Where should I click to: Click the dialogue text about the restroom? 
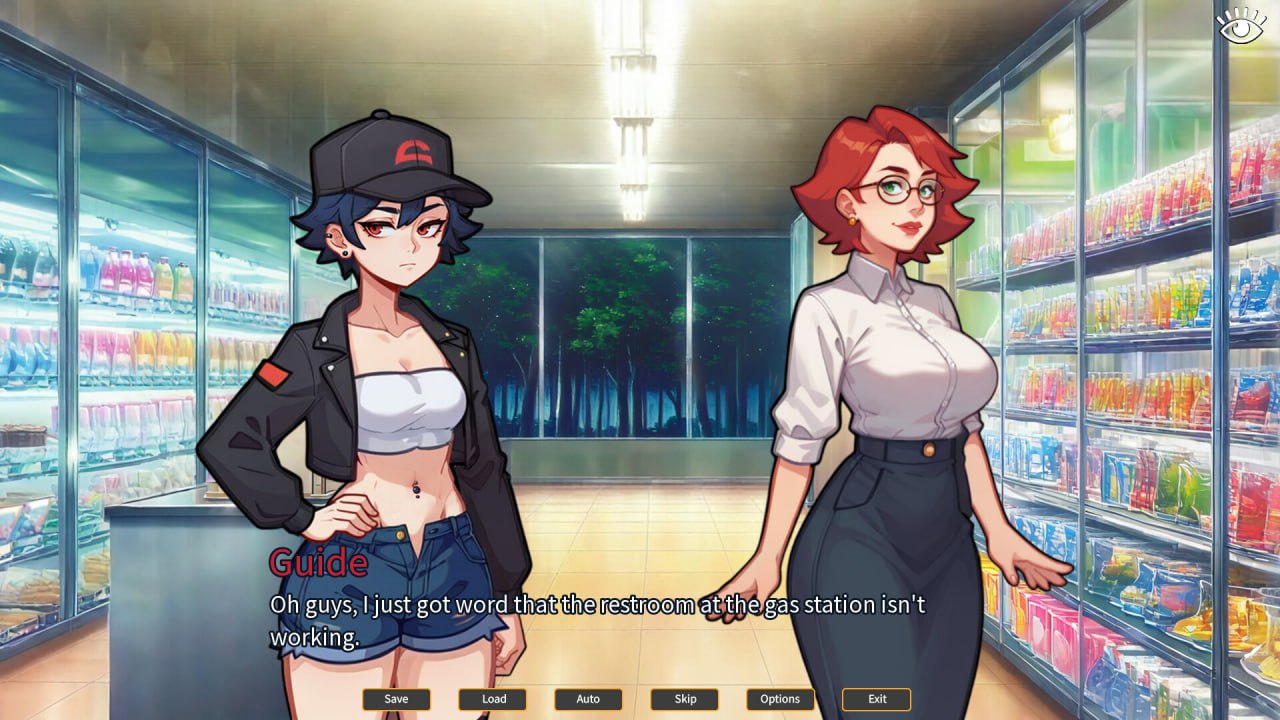[x=600, y=604]
